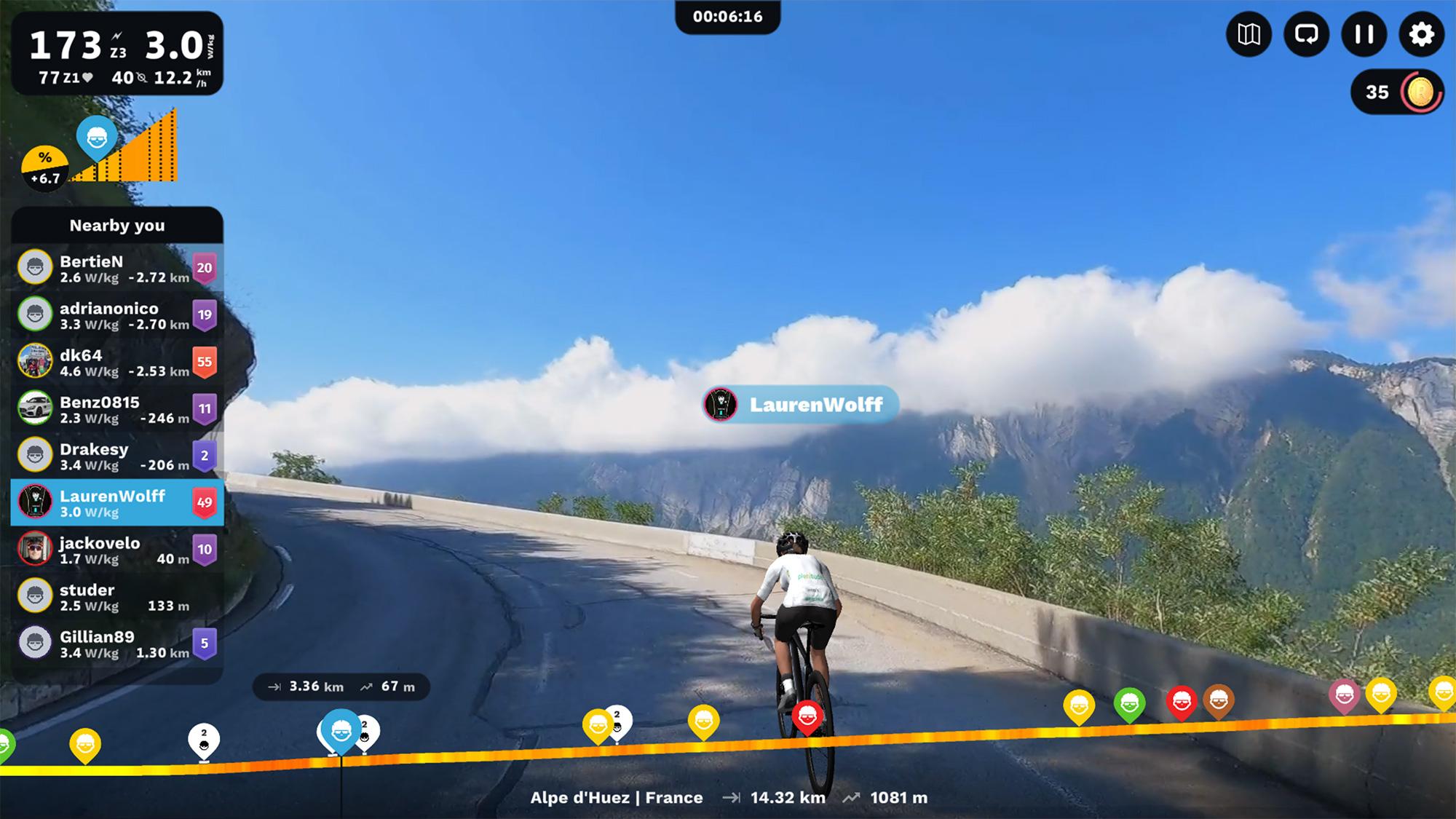Image resolution: width=1456 pixels, height=819 pixels.
Task: Select the highlighted LaurenWolff row
Action: click(x=116, y=502)
